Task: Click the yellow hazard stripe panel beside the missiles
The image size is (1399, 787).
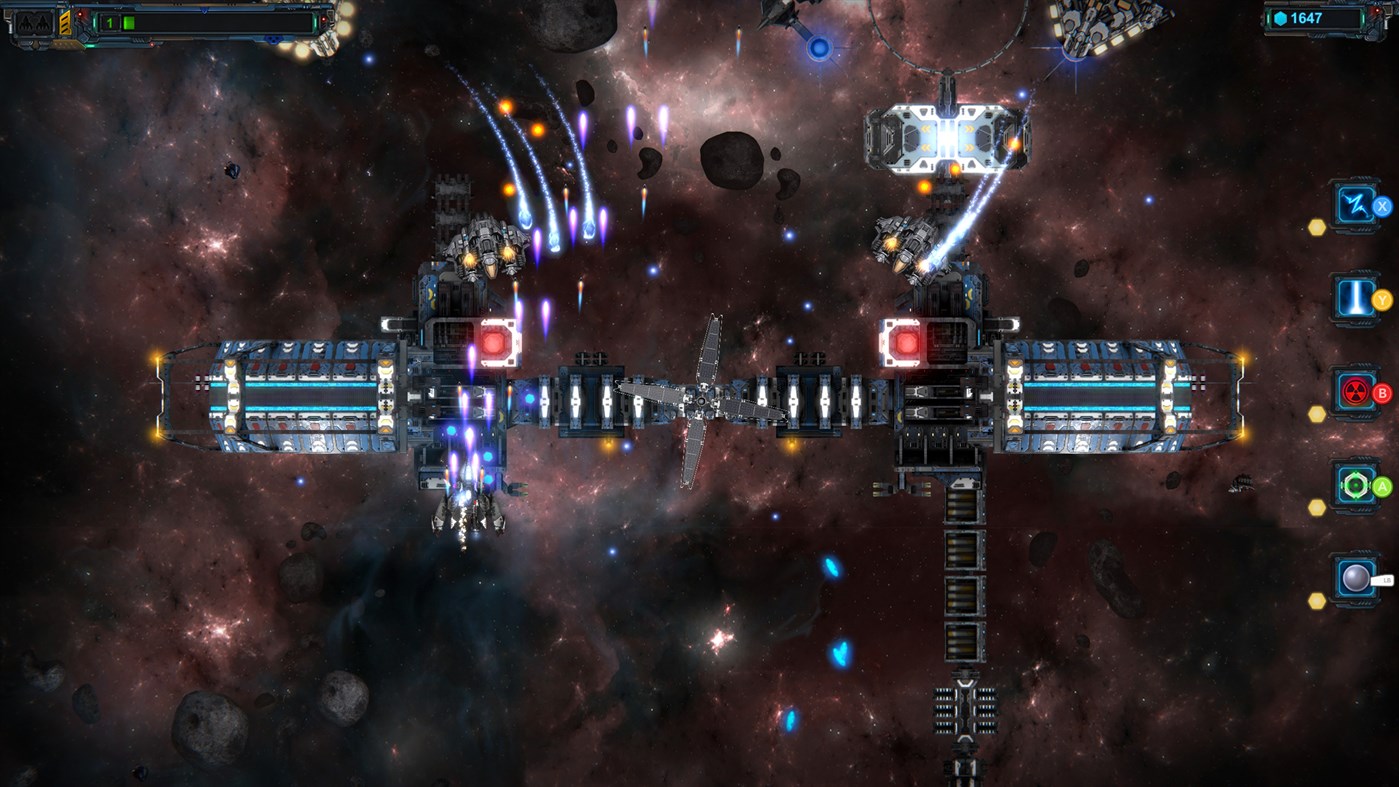Action: (x=65, y=23)
